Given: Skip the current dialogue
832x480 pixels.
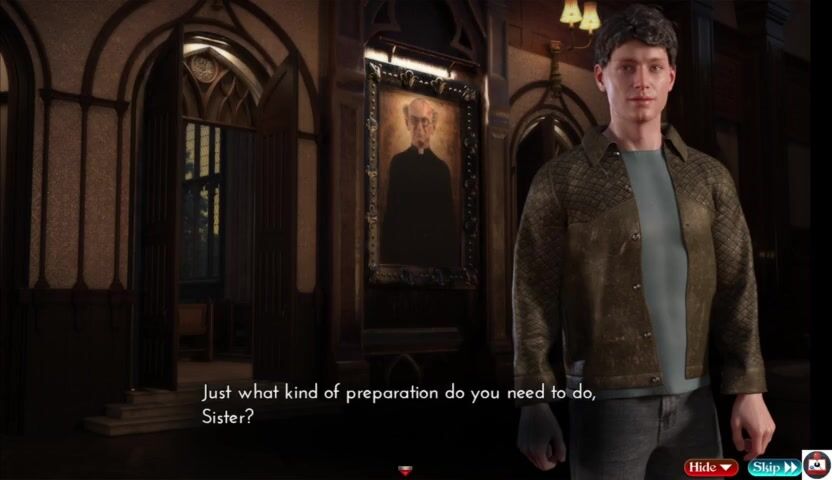Looking at the screenshot, I should pyautogui.click(x=773, y=467).
